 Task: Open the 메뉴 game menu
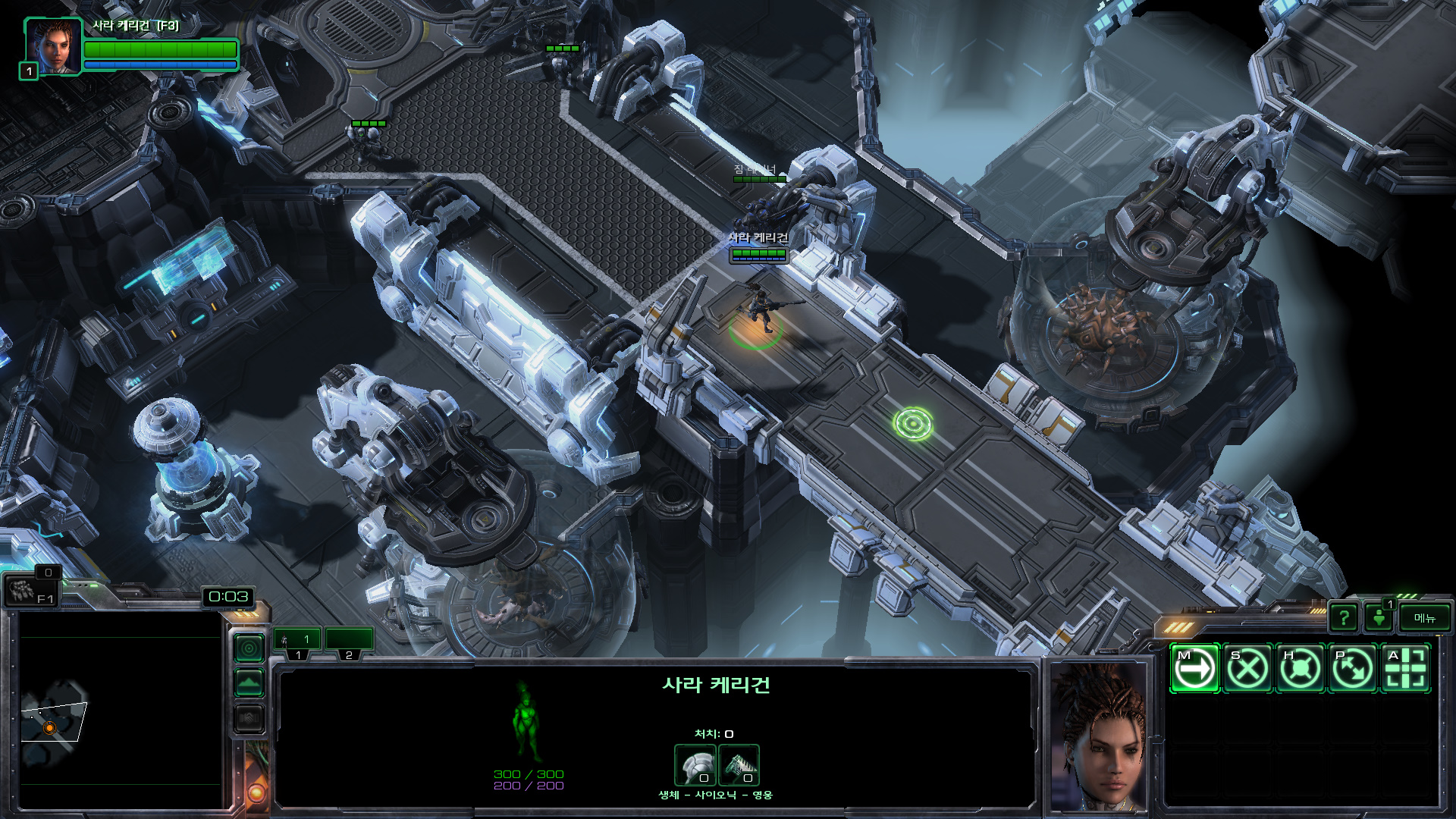pyautogui.click(x=1424, y=618)
